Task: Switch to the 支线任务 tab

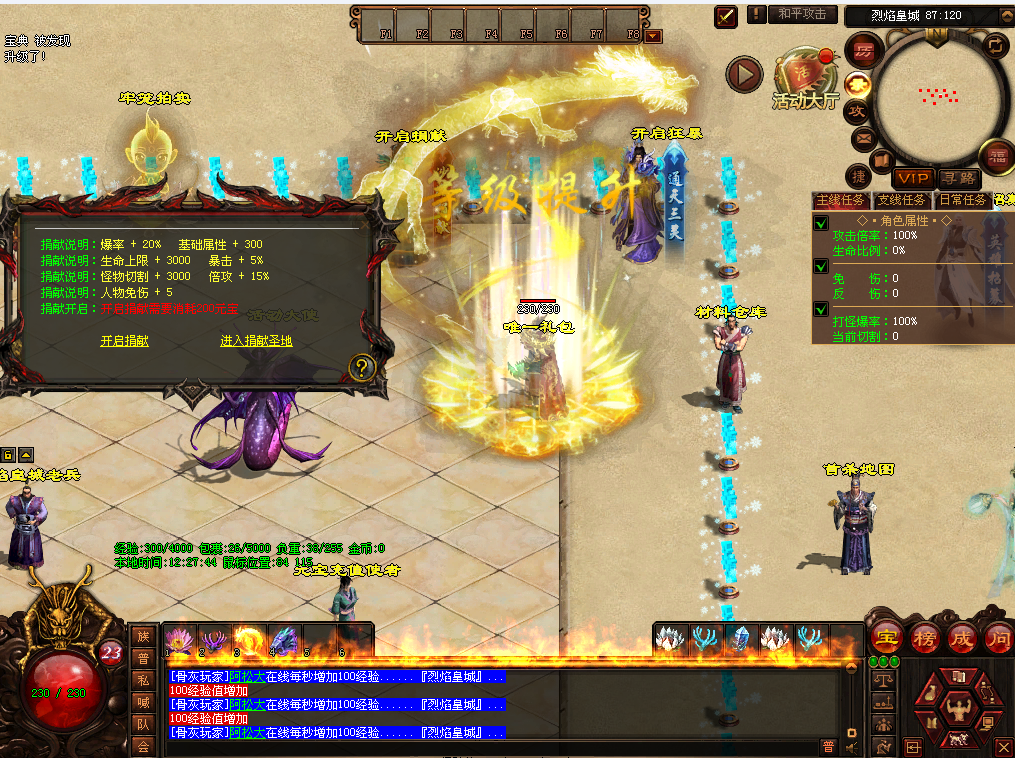Action: [x=900, y=200]
